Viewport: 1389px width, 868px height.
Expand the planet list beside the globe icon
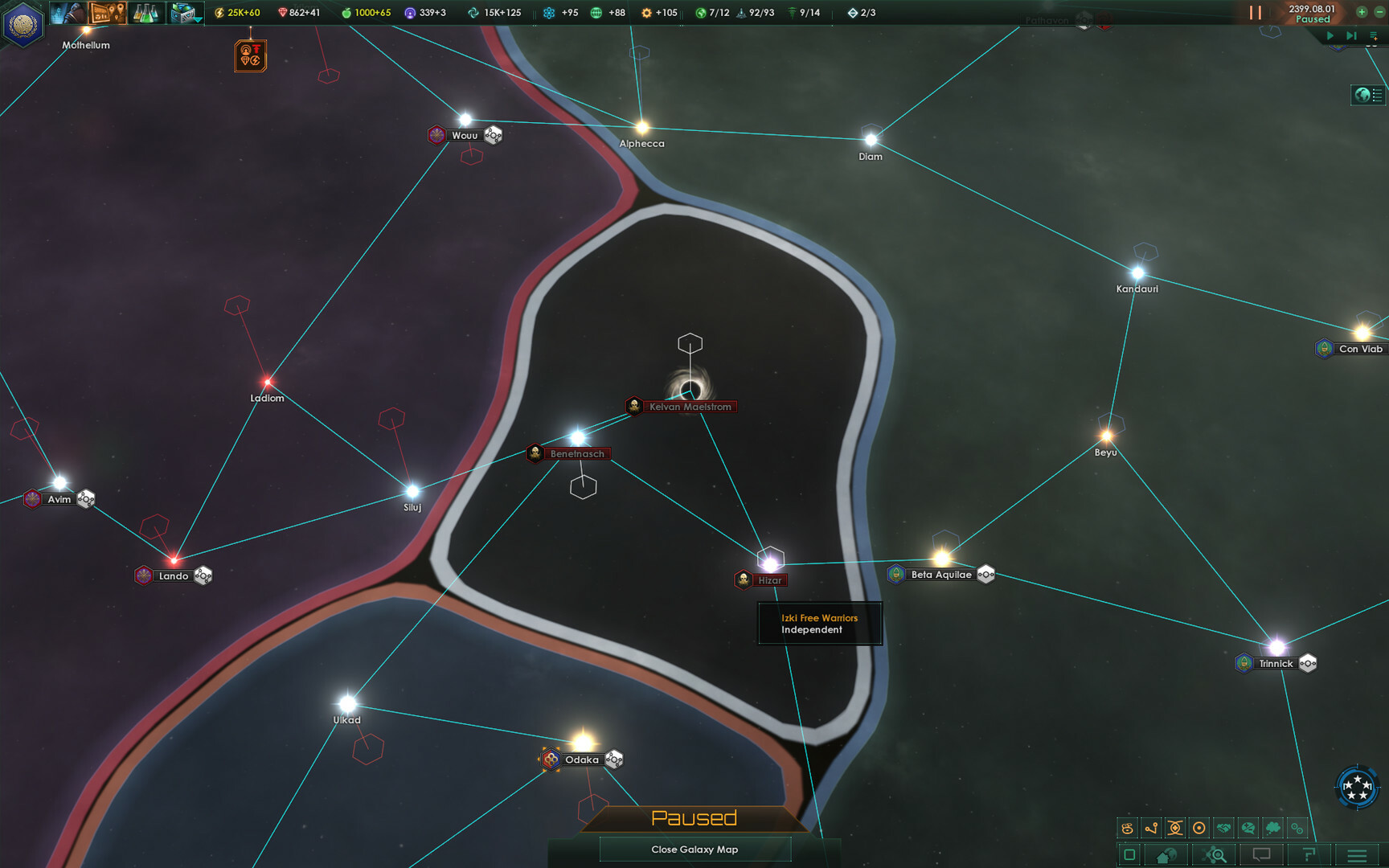tap(1377, 95)
